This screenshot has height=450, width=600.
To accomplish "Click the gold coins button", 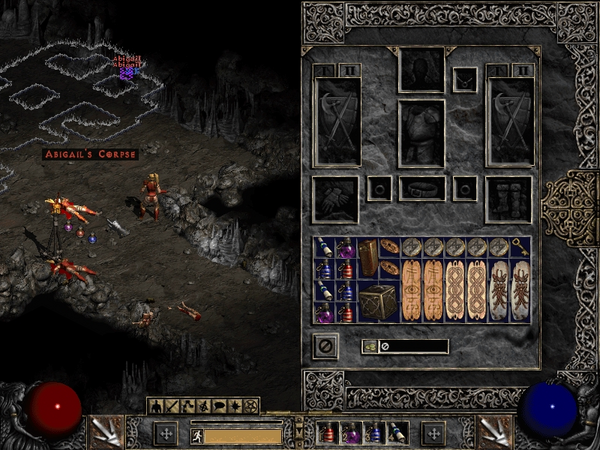I will pyautogui.click(x=368, y=346).
